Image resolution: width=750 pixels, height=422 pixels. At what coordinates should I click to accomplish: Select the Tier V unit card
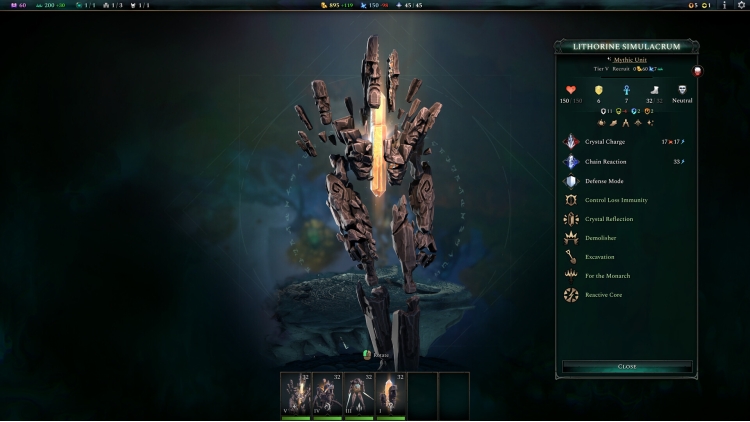[295, 395]
